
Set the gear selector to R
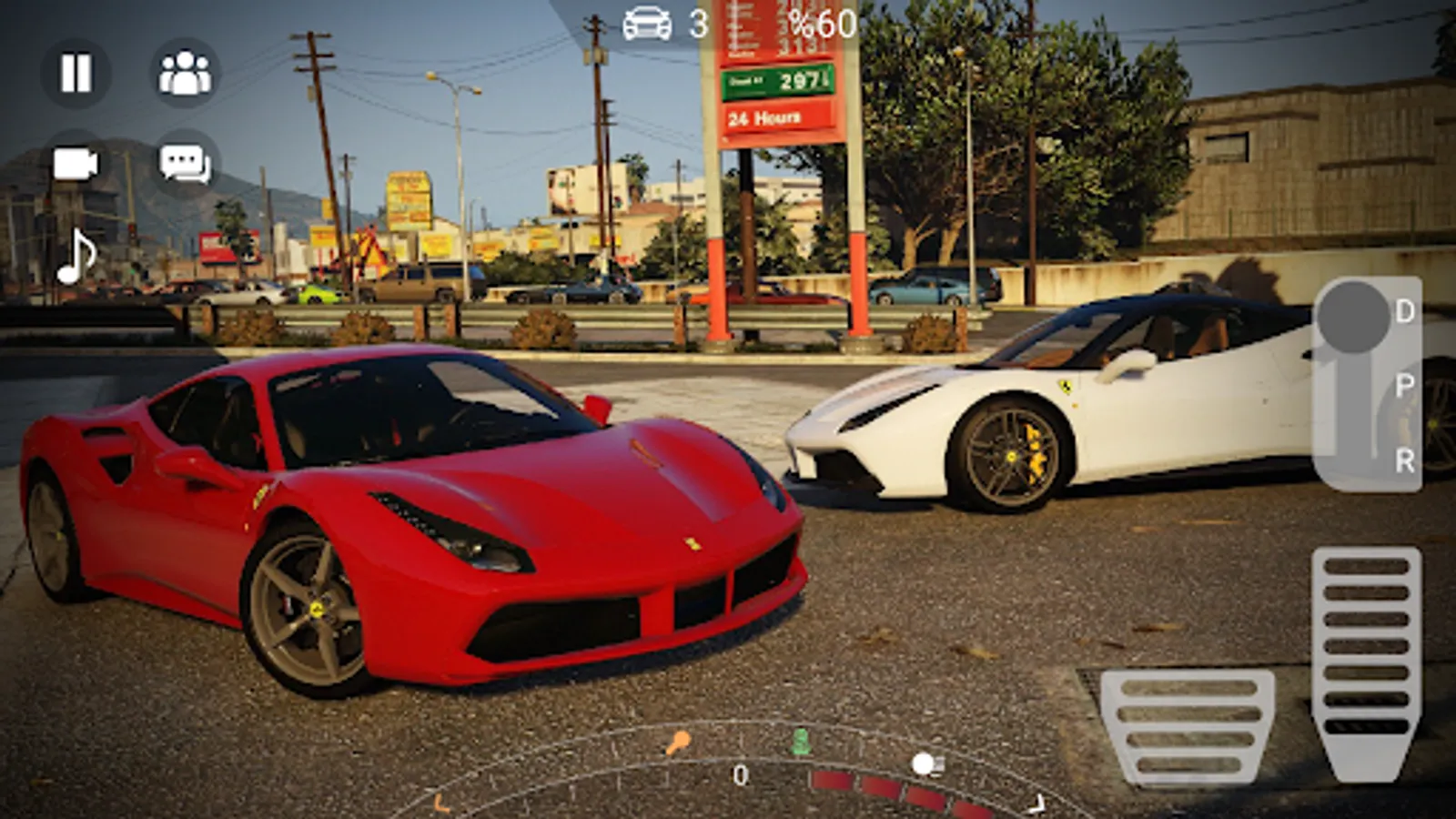[1404, 460]
